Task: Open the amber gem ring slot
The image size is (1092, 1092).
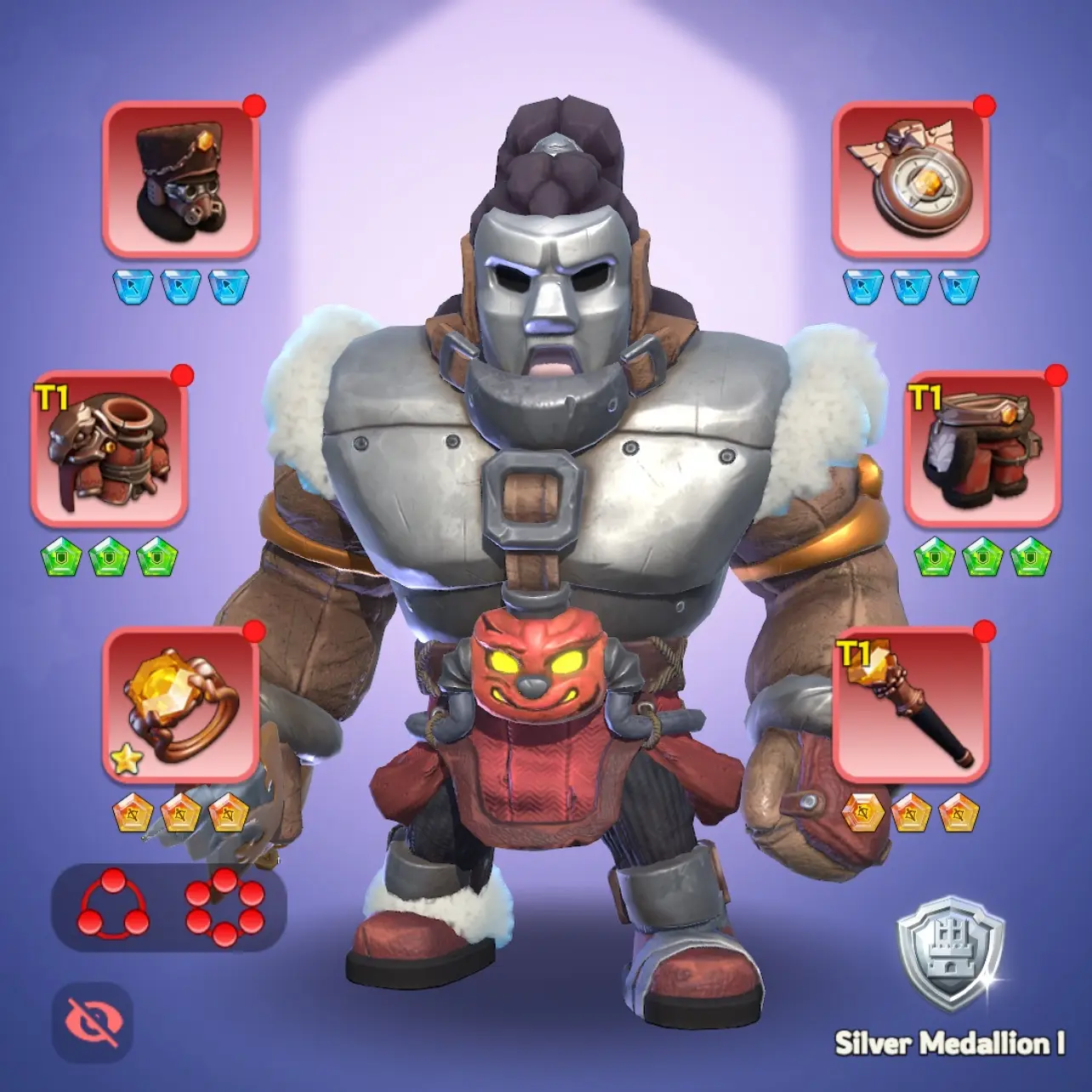Action: [180, 704]
